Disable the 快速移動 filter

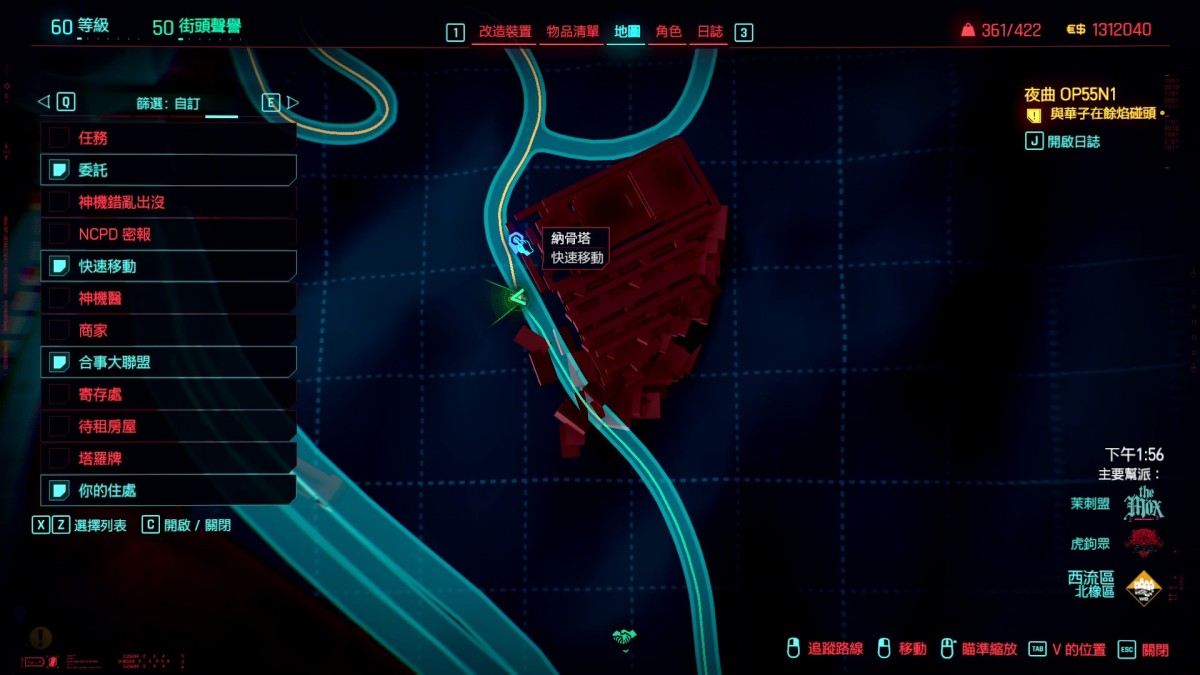point(168,266)
